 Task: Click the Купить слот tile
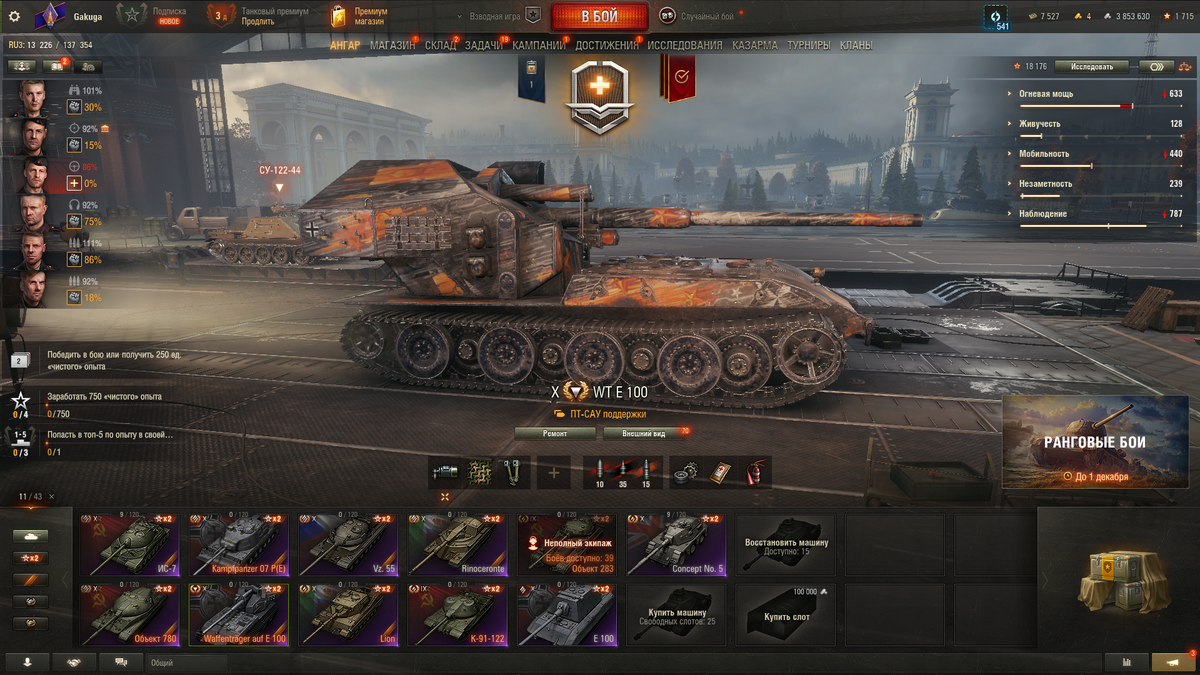pos(785,615)
